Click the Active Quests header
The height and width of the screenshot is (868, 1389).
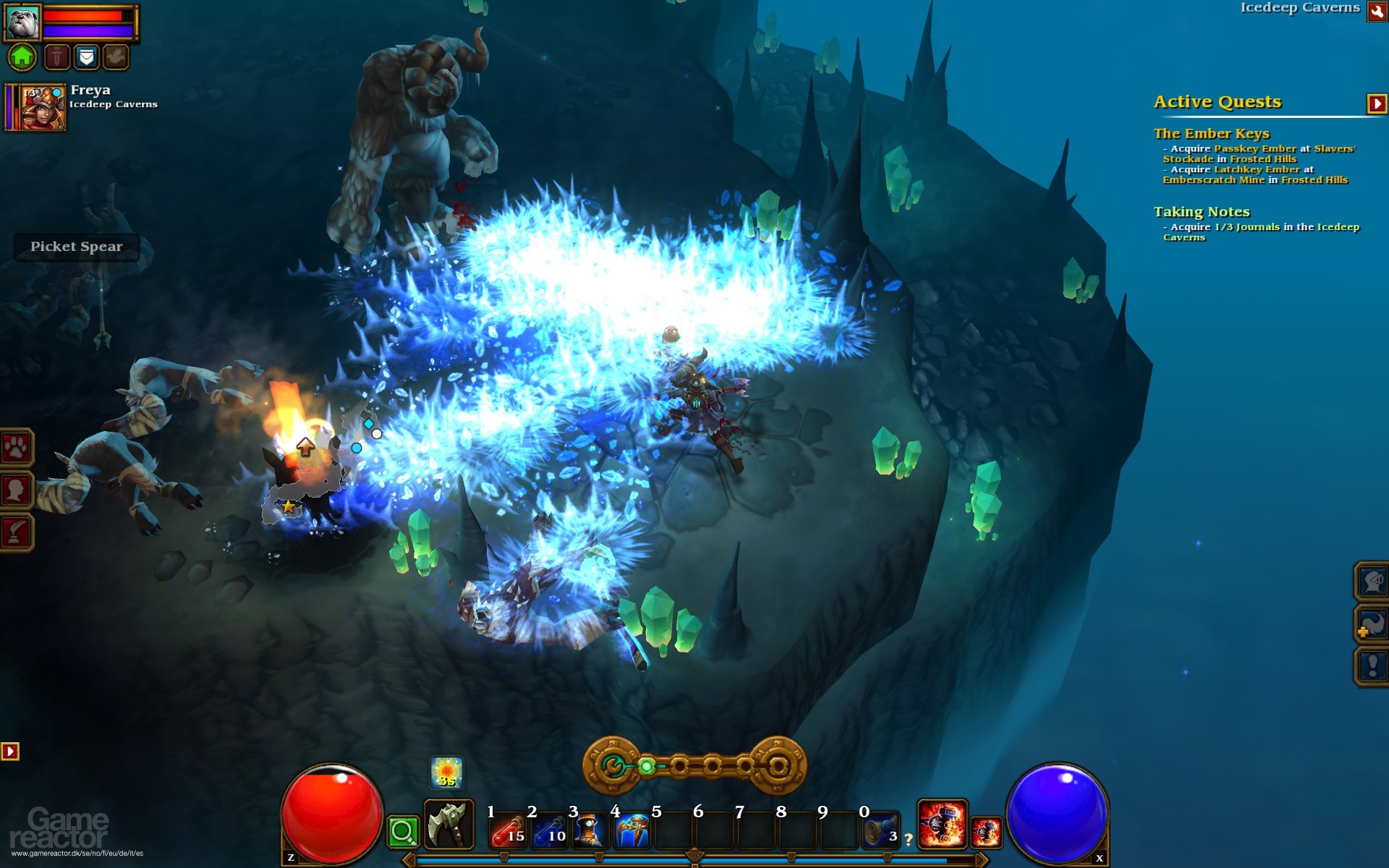[x=1218, y=101]
